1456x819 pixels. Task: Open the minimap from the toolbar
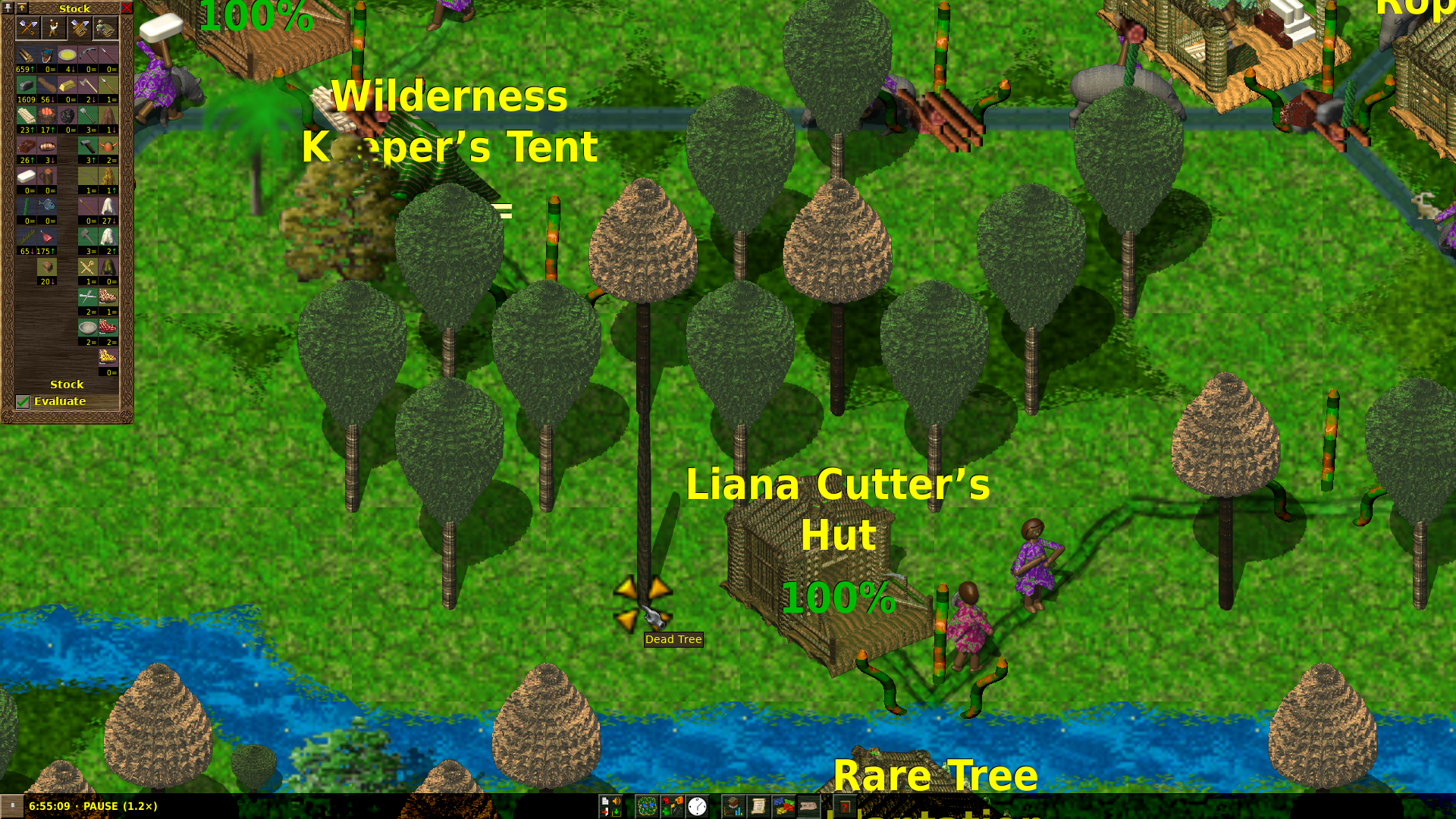click(646, 806)
